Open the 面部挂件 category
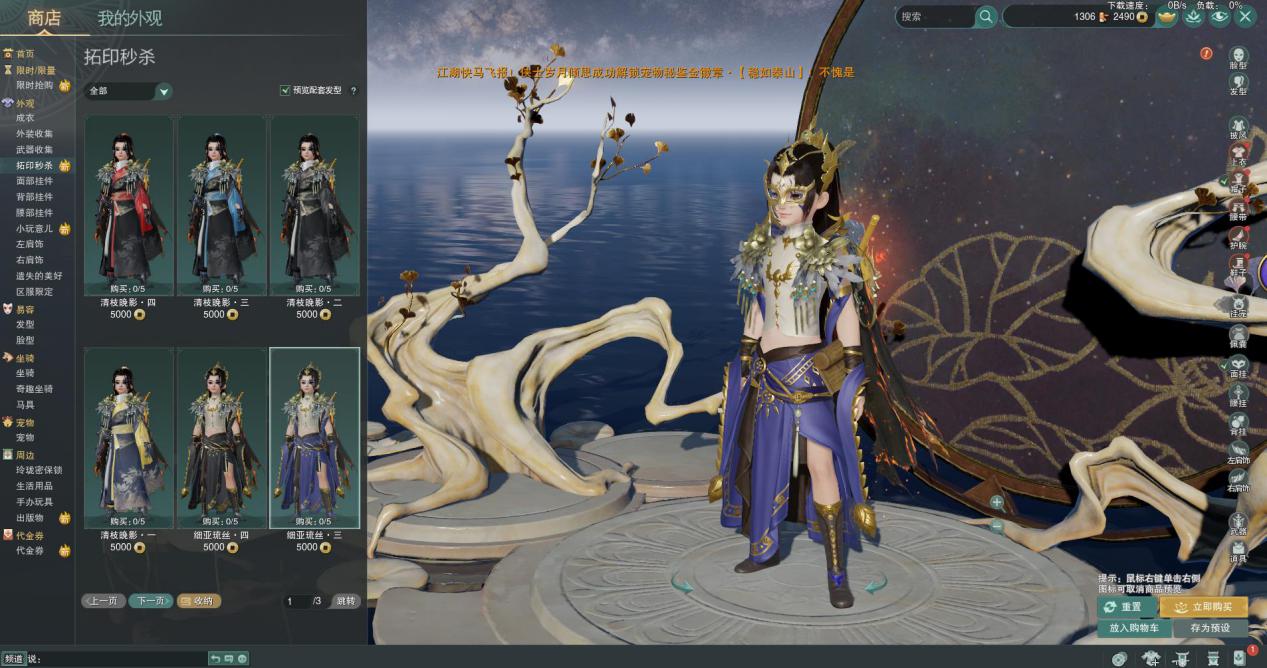The width and height of the screenshot is (1267, 668). (34, 182)
